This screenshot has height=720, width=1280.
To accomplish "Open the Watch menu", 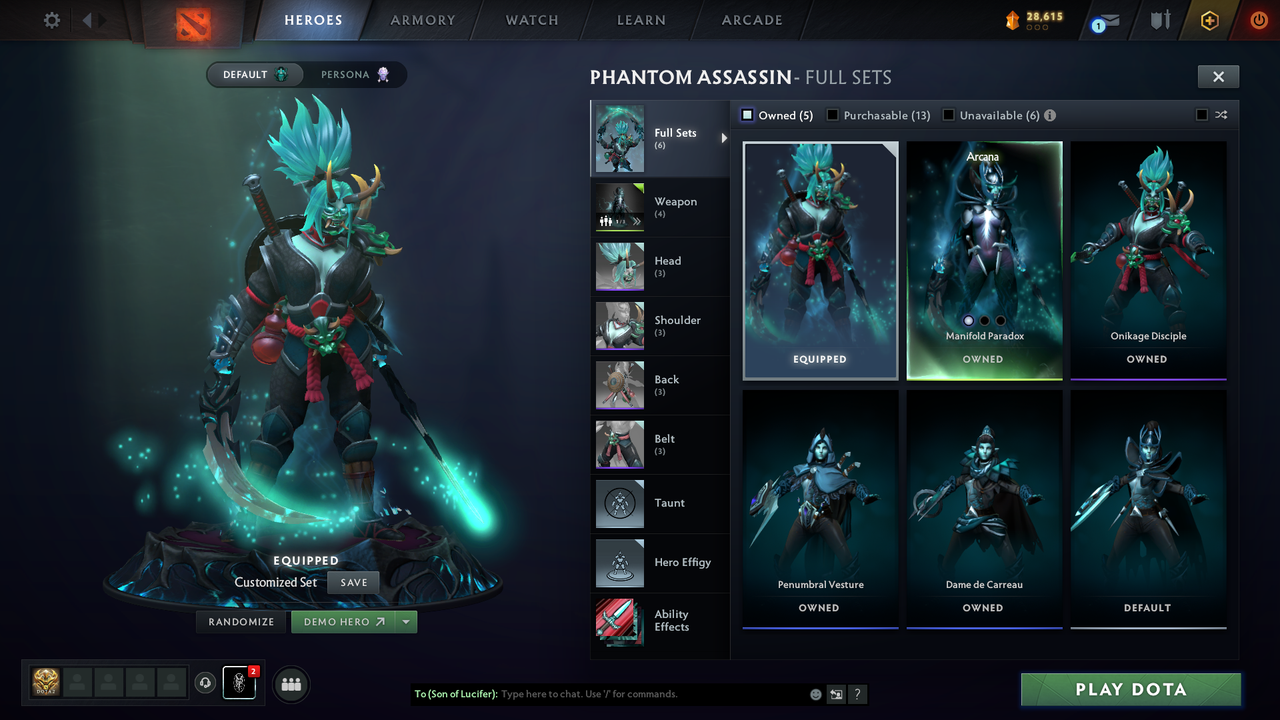I will click(x=531, y=20).
